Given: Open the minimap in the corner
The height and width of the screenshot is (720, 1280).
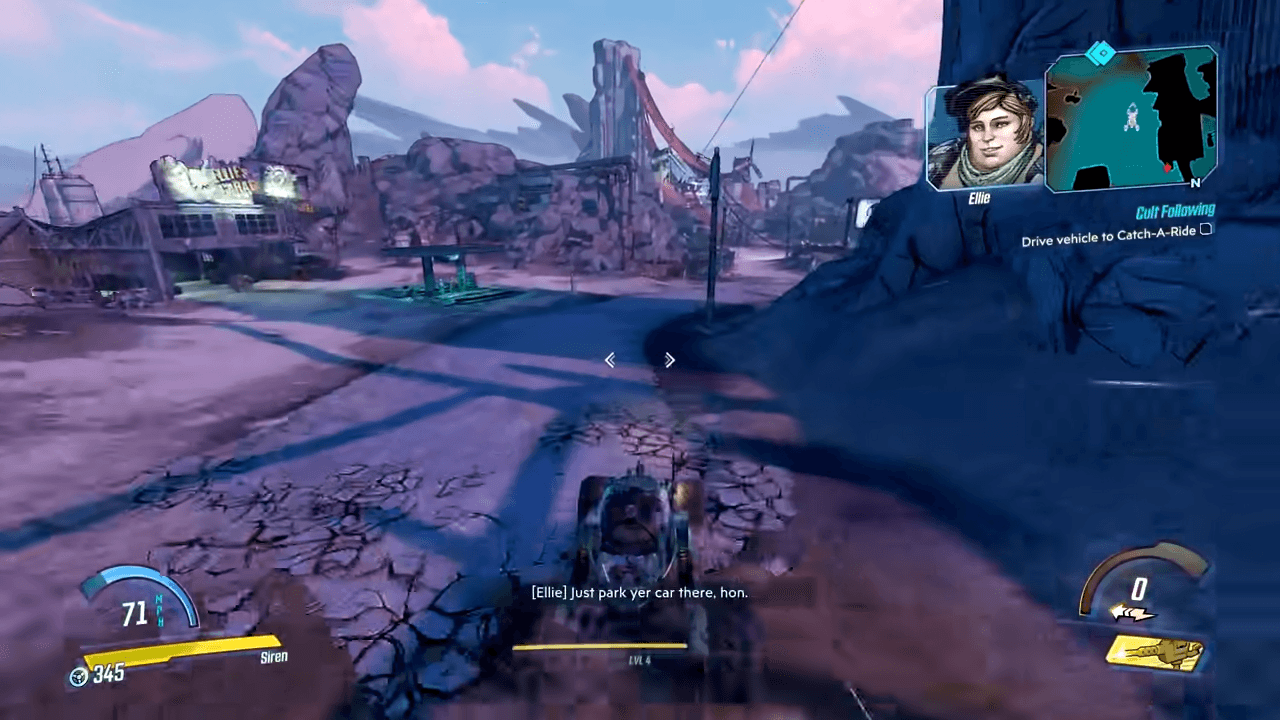Looking at the screenshot, I should point(1130,118).
